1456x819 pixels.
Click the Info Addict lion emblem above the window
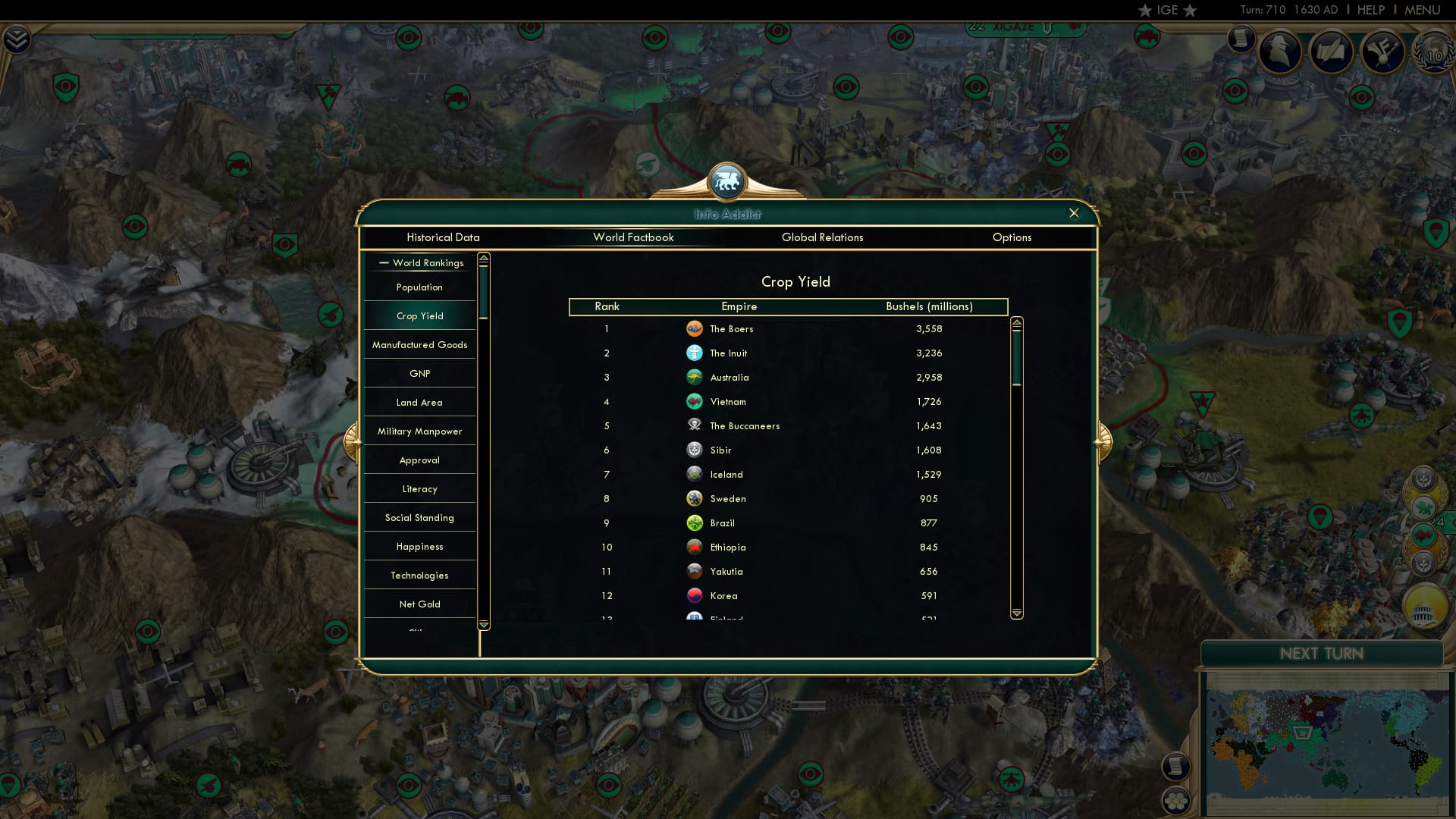point(726,180)
